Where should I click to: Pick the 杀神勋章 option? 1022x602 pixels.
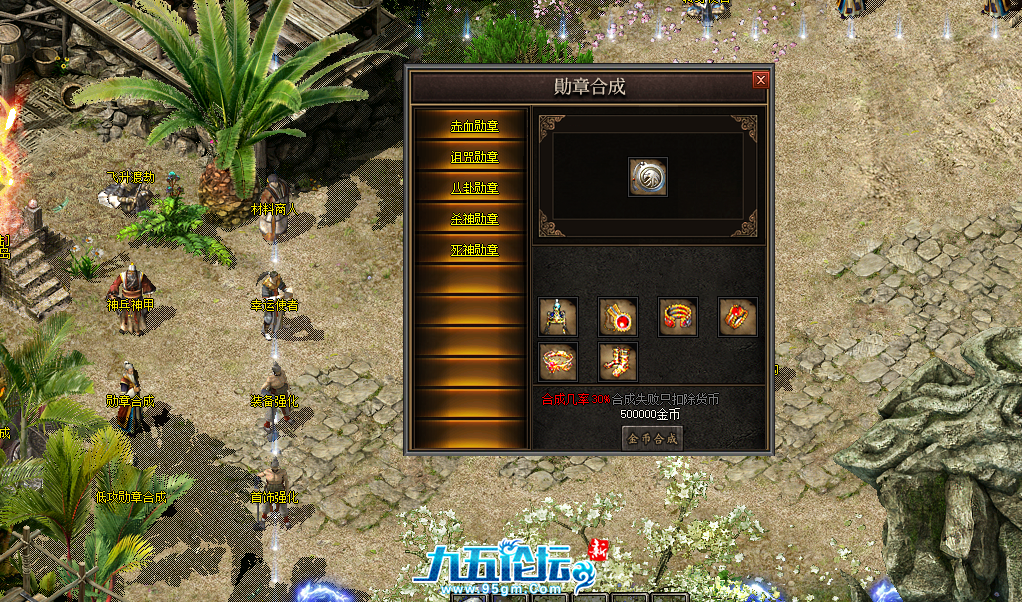(x=473, y=219)
